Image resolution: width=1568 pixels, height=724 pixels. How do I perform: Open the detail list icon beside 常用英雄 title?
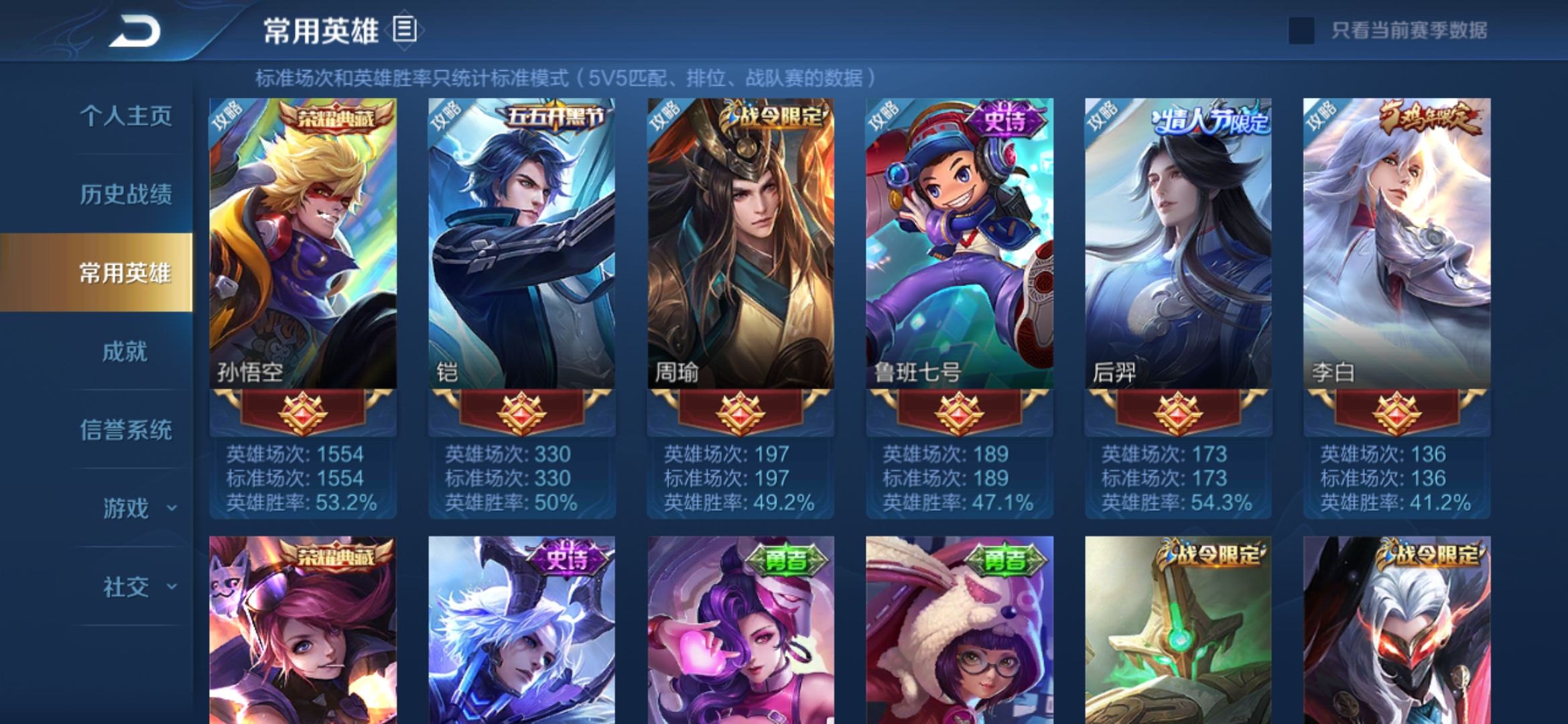(403, 28)
